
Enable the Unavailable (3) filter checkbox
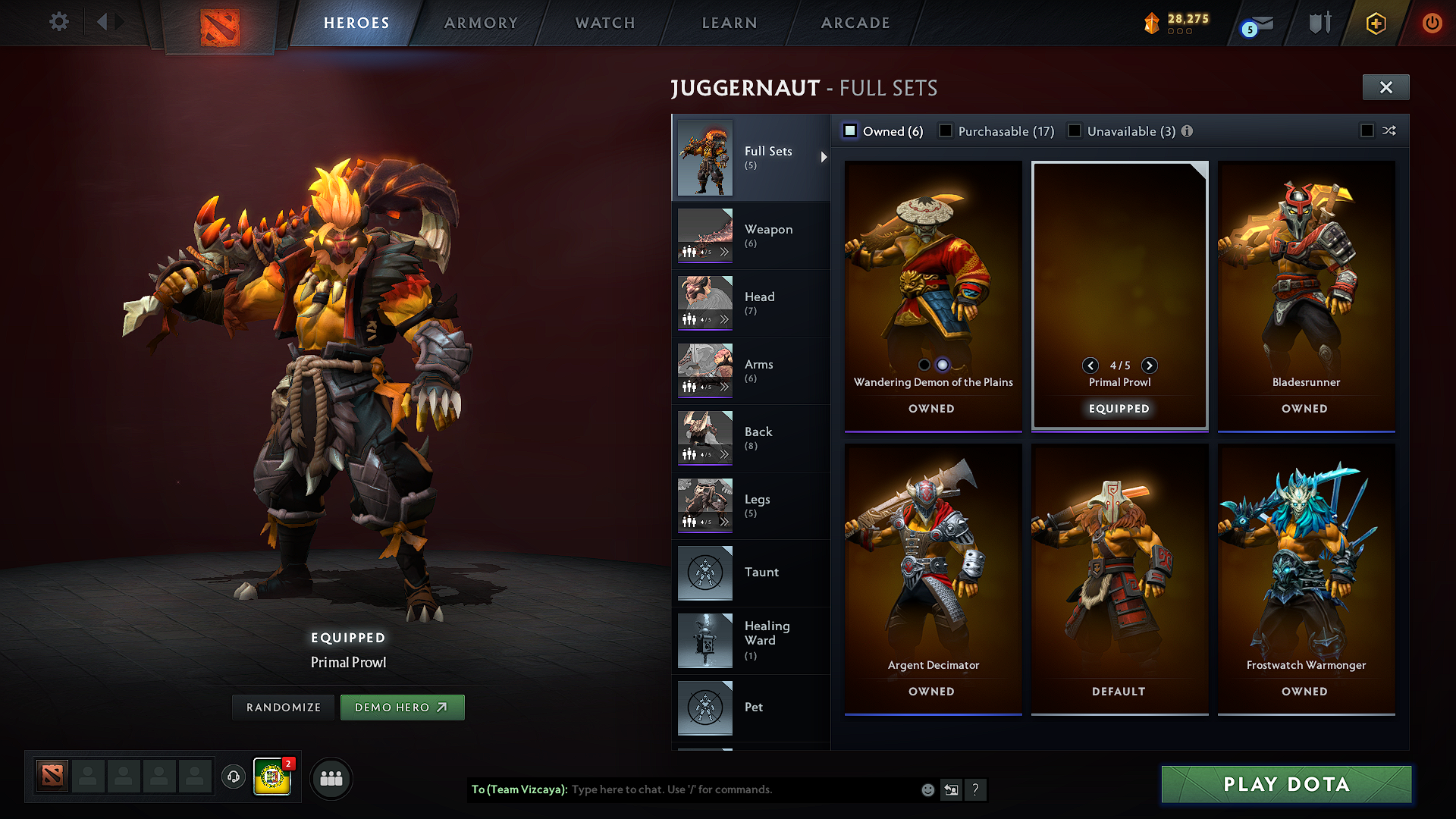point(1075,130)
